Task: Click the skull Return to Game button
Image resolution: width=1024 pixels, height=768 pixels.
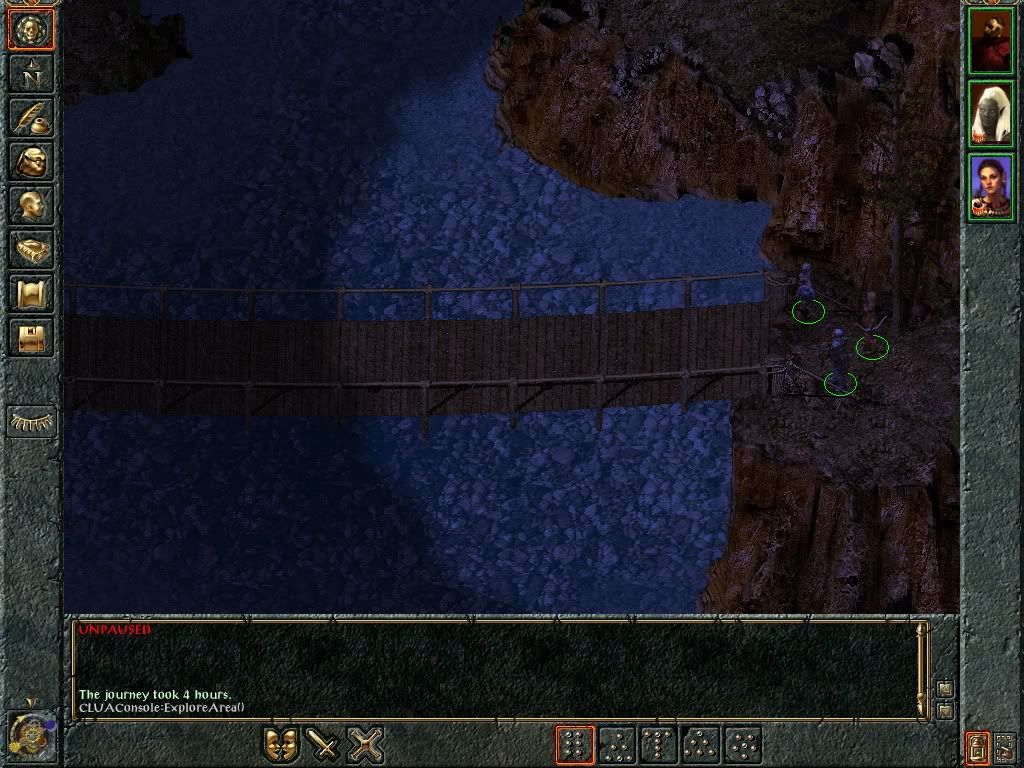Action: point(31,30)
